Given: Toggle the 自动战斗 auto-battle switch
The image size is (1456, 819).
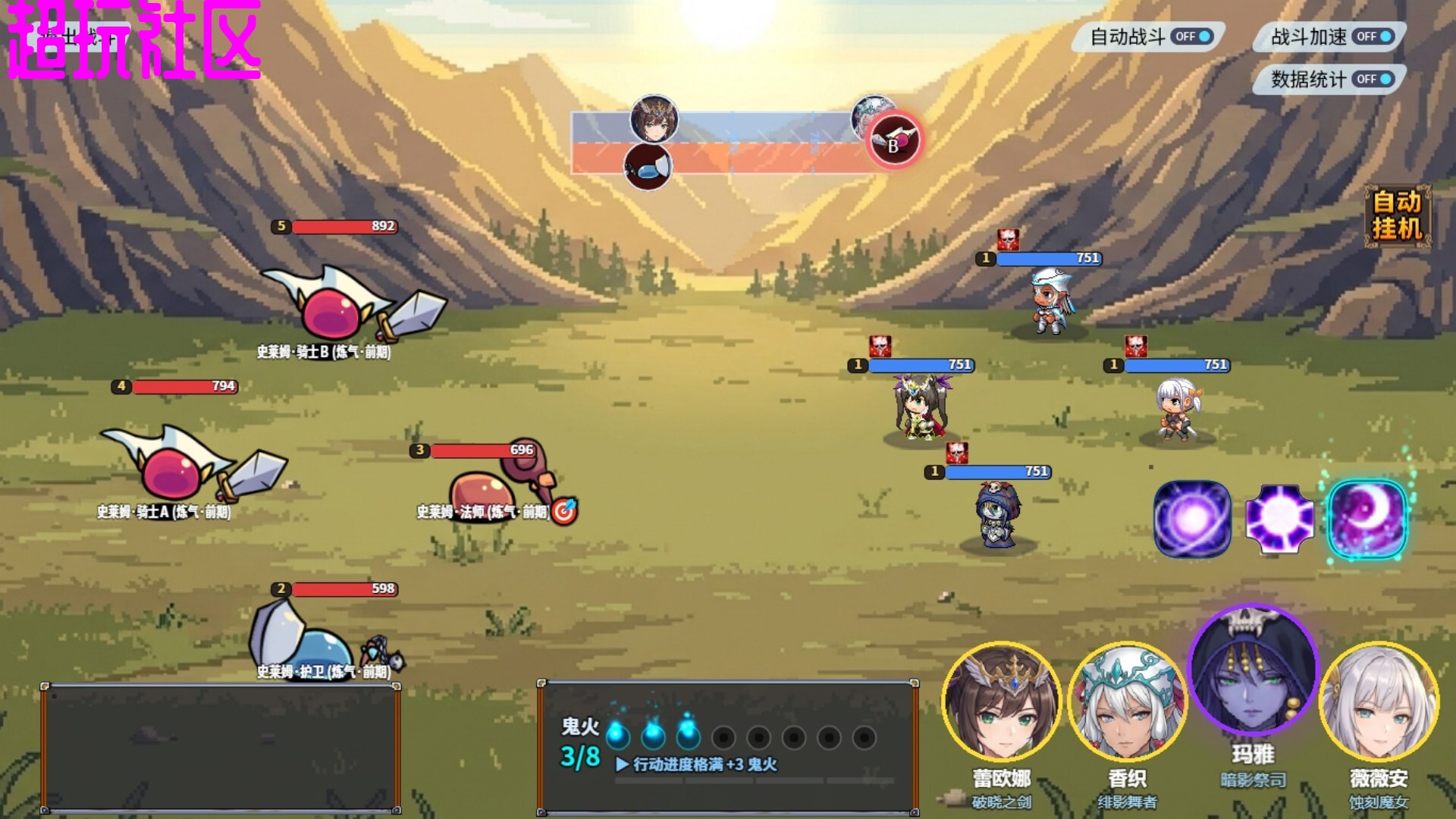Looking at the screenshot, I should click(1192, 36).
